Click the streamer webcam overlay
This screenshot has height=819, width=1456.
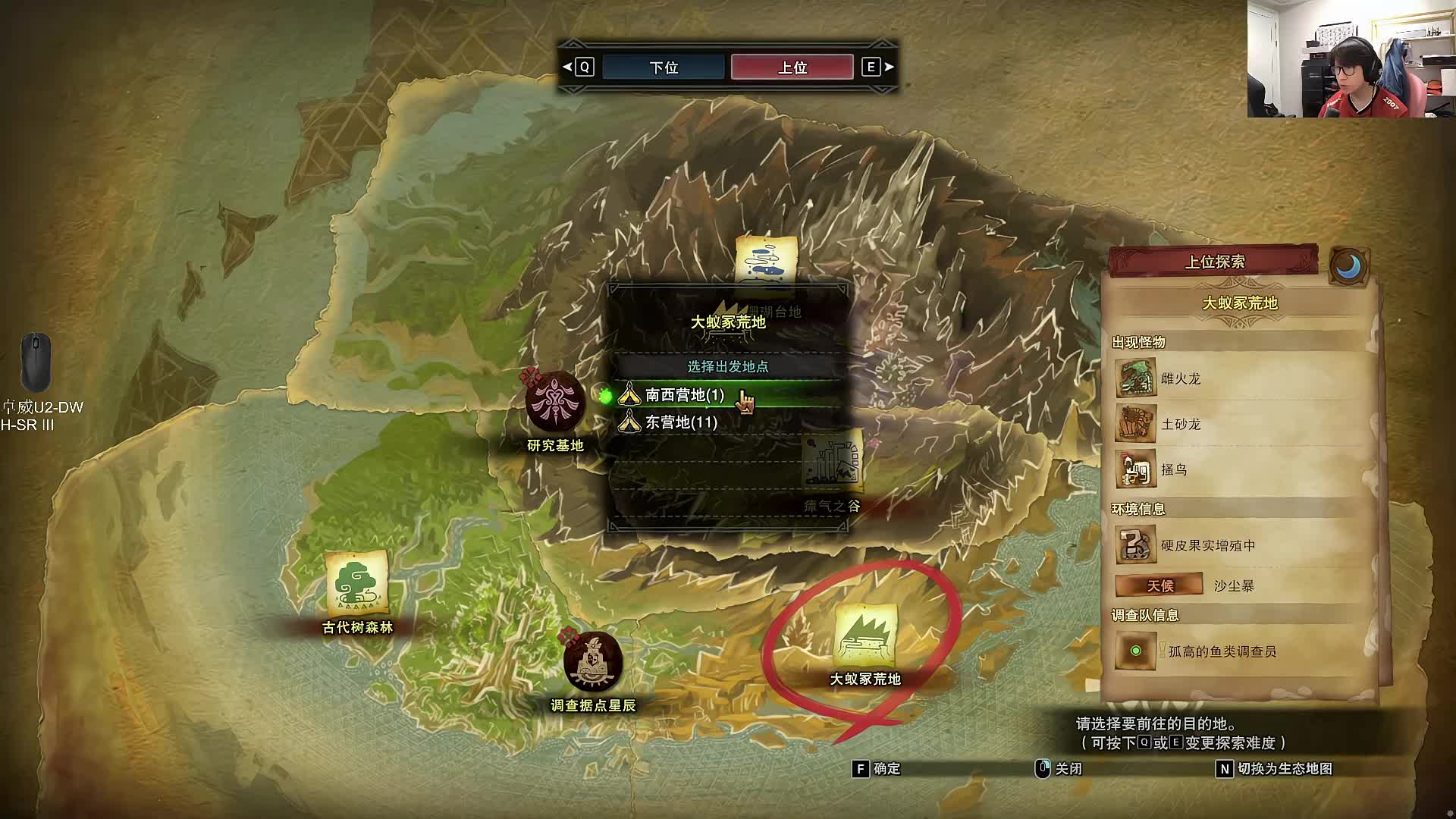coord(1351,59)
